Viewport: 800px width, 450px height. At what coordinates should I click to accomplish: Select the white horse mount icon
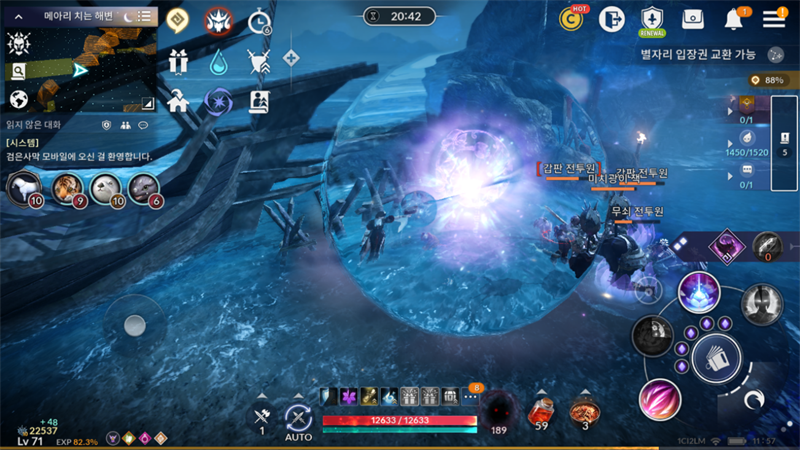(x=24, y=187)
